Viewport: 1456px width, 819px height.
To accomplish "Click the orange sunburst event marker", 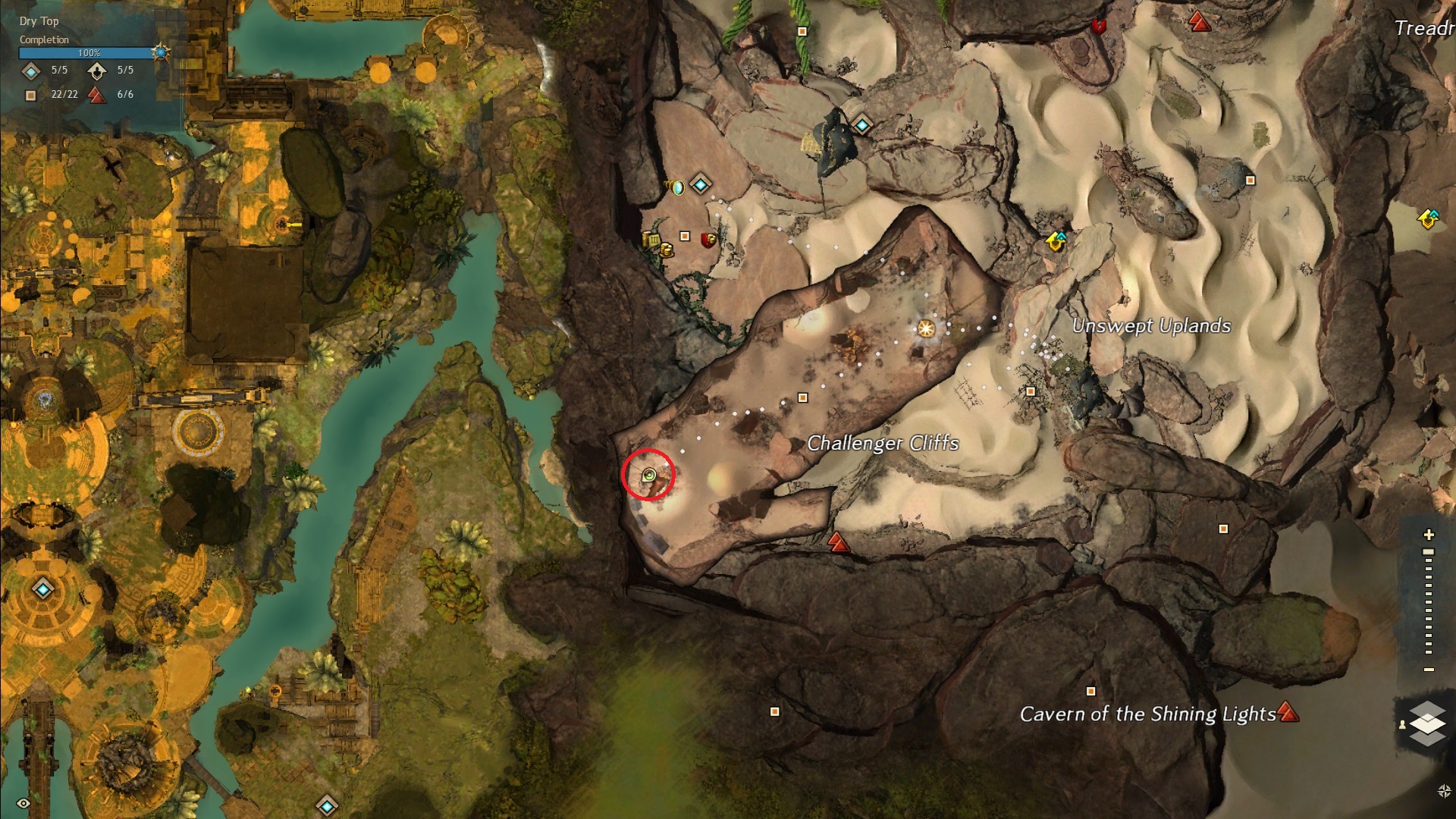I will click(x=925, y=328).
